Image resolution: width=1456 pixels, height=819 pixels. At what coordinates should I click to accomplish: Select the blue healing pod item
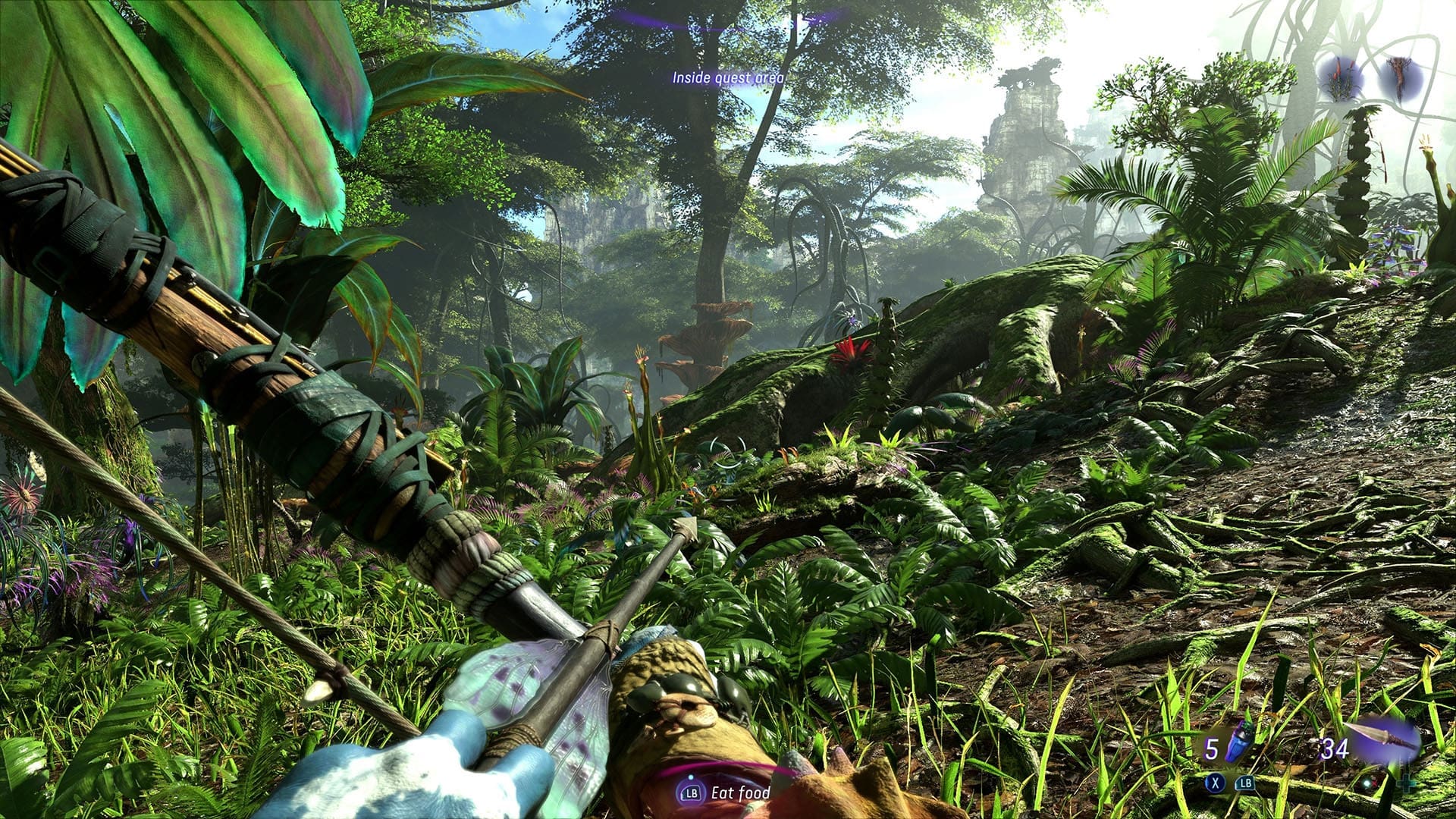1238,741
